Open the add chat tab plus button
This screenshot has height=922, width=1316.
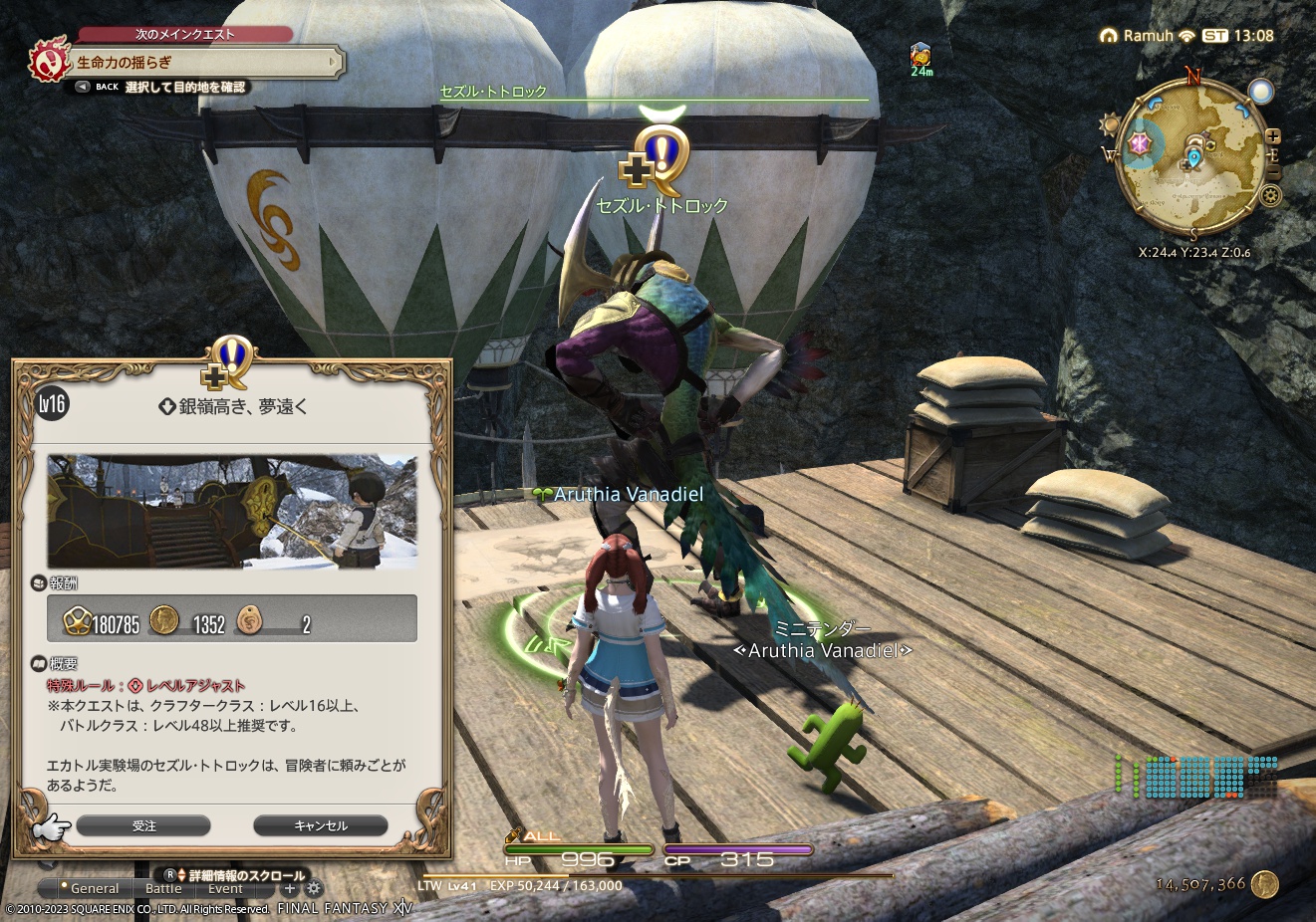point(289,888)
